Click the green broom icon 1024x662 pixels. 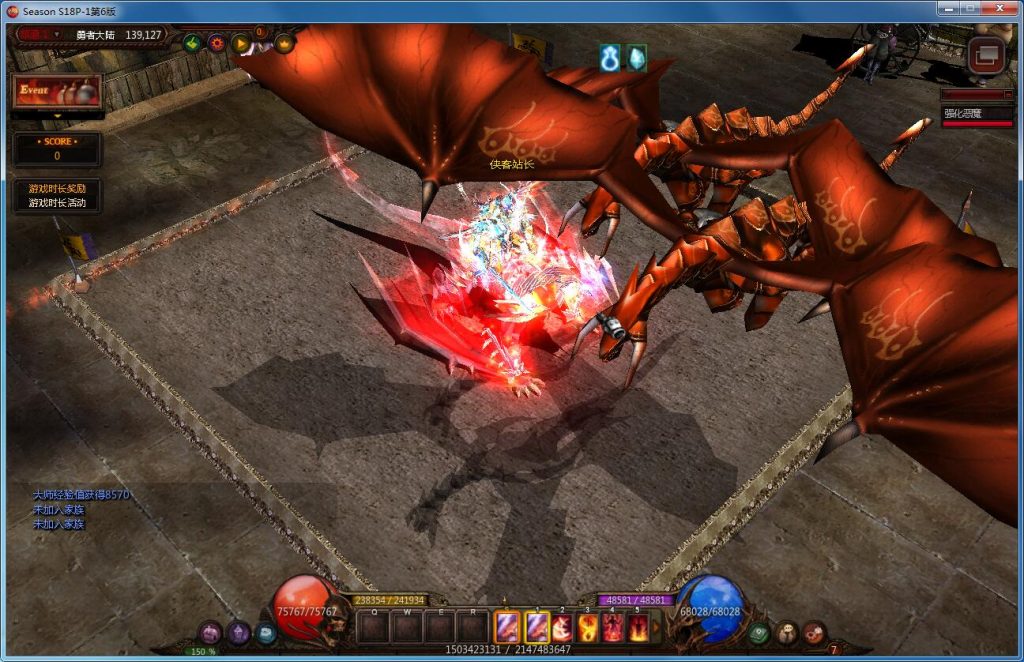click(192, 43)
